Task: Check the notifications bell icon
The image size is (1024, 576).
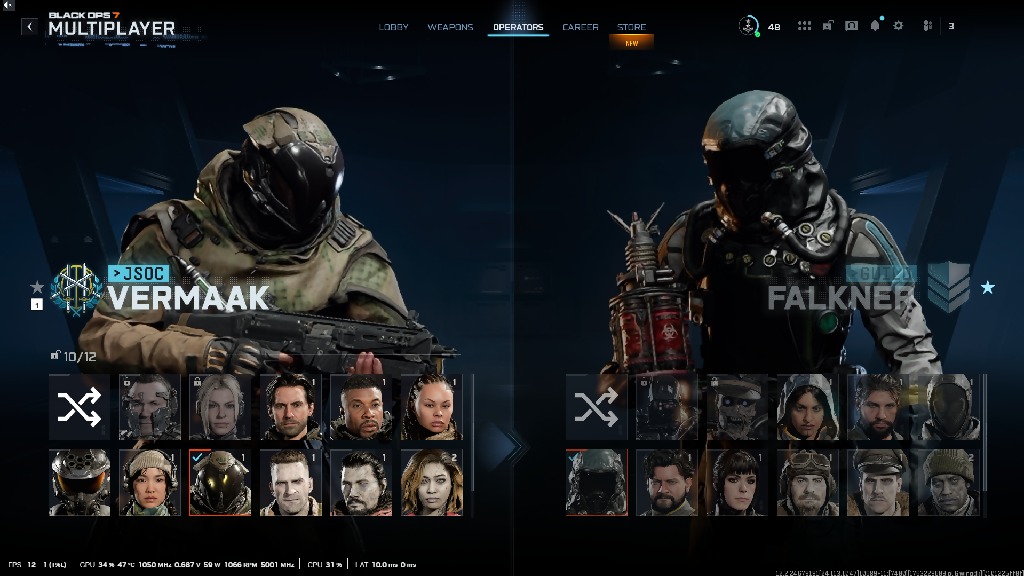Action: (x=875, y=26)
